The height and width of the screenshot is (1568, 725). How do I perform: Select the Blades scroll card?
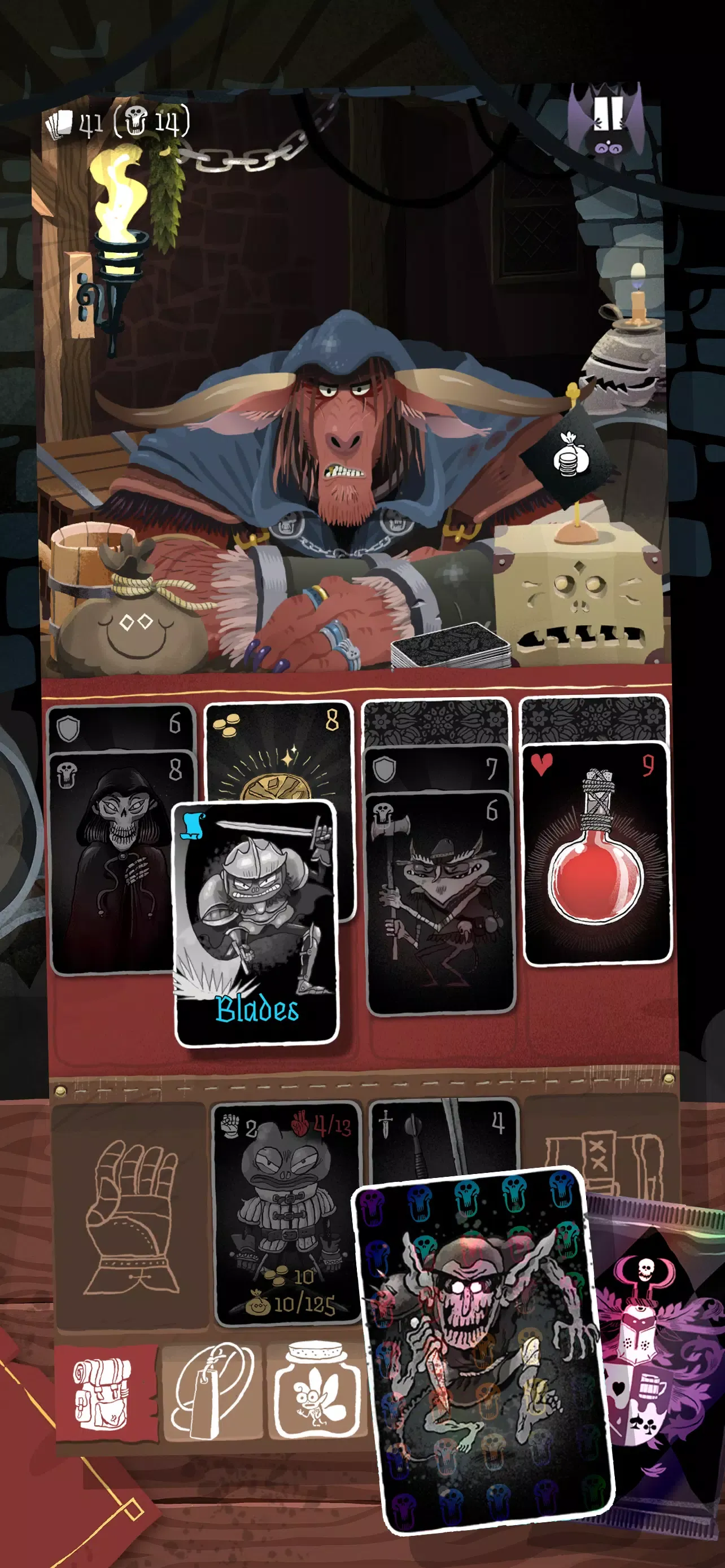[x=256, y=922]
